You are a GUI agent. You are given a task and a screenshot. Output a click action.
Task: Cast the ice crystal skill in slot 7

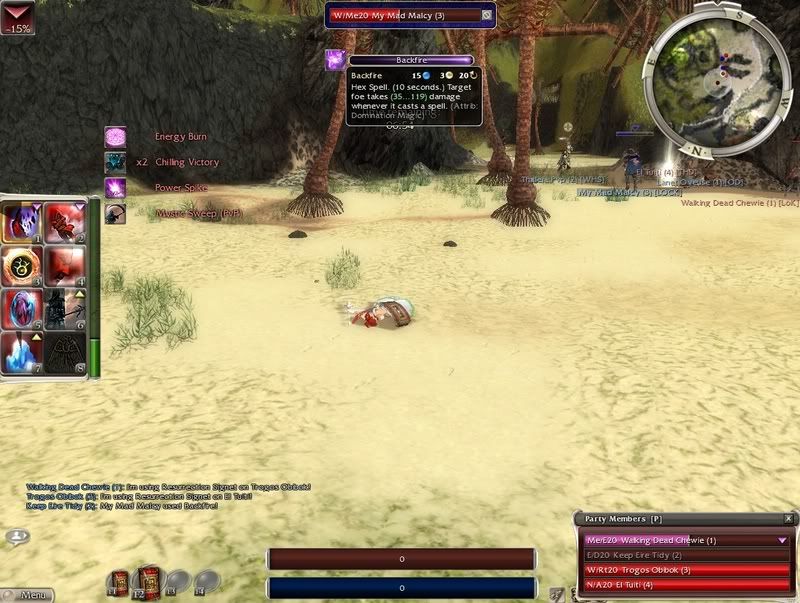(22, 353)
